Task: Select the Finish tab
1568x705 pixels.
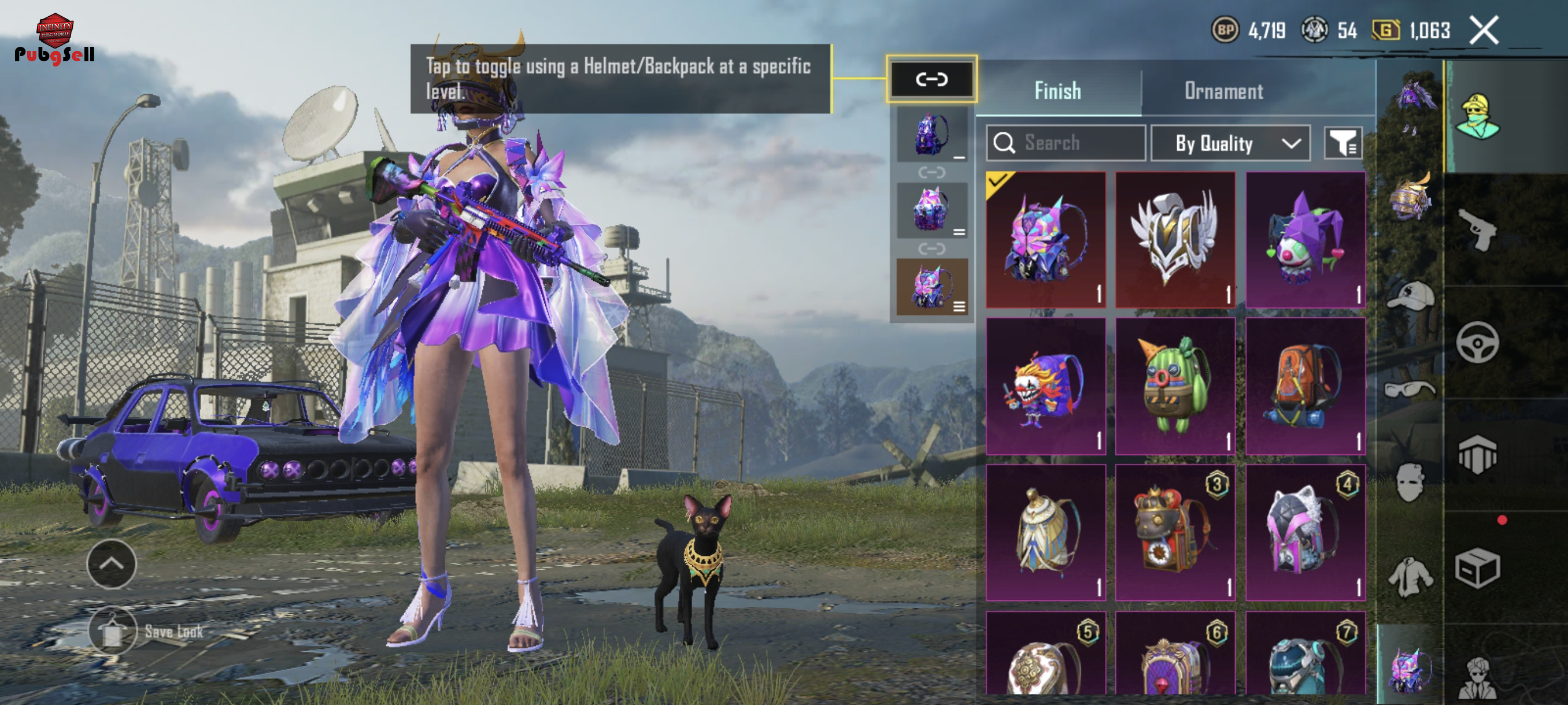Action: click(1057, 91)
